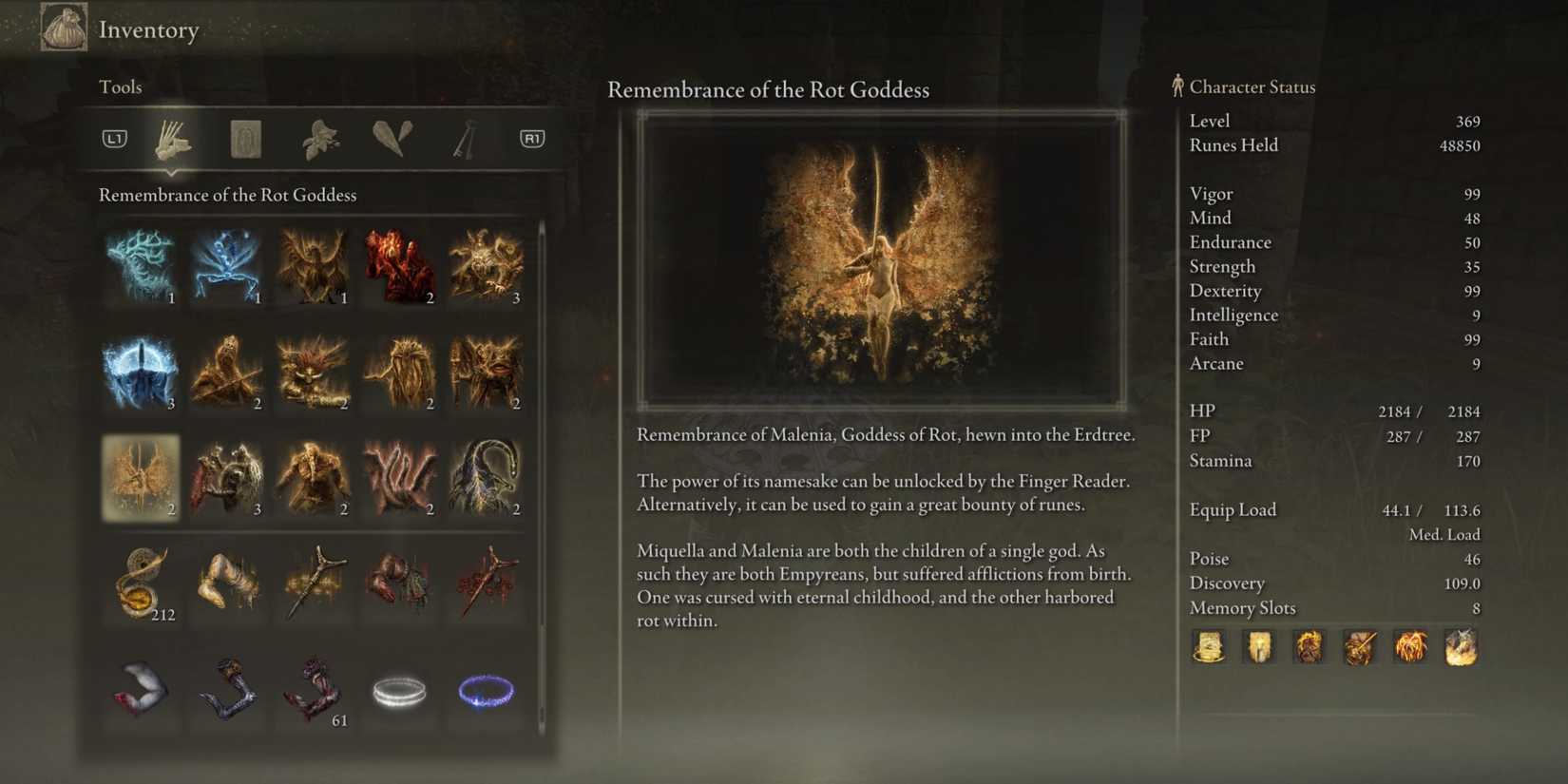Select the golden scroll item with 212 count
The image size is (1568, 784).
click(141, 583)
